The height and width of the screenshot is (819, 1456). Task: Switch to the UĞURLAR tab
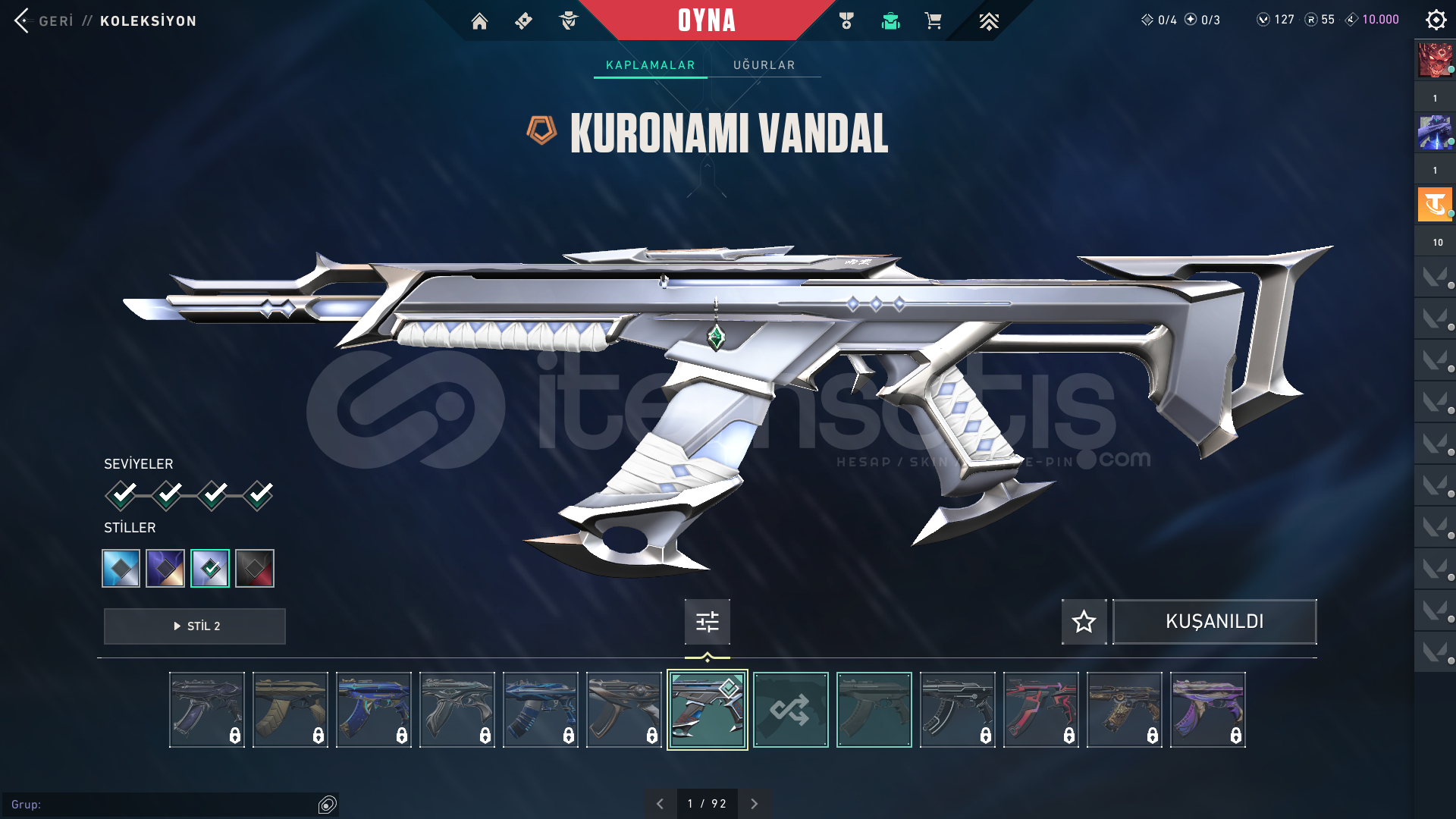[764, 65]
